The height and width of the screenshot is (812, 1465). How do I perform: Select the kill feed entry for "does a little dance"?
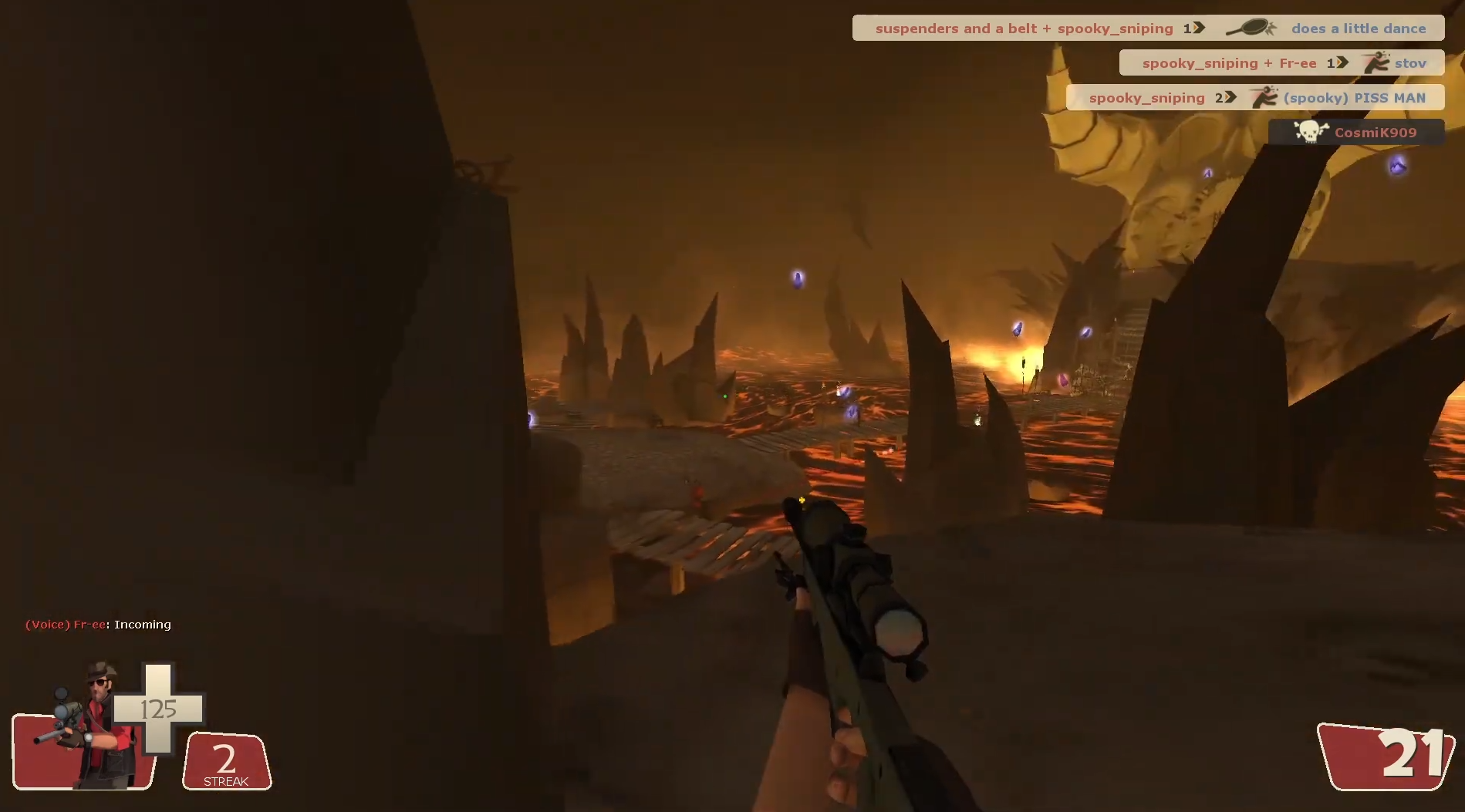[1148, 29]
